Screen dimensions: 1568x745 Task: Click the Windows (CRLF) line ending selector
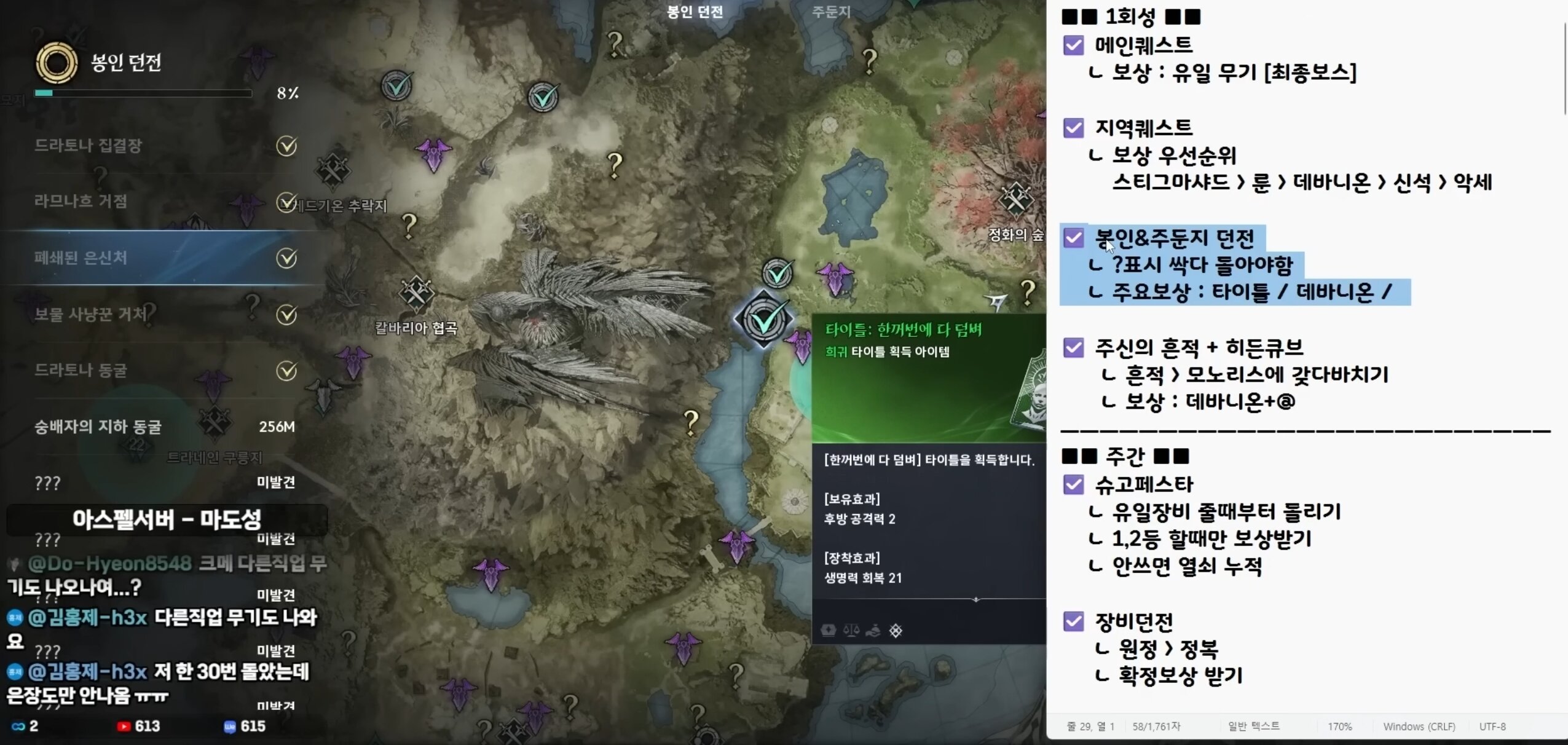(x=1419, y=727)
